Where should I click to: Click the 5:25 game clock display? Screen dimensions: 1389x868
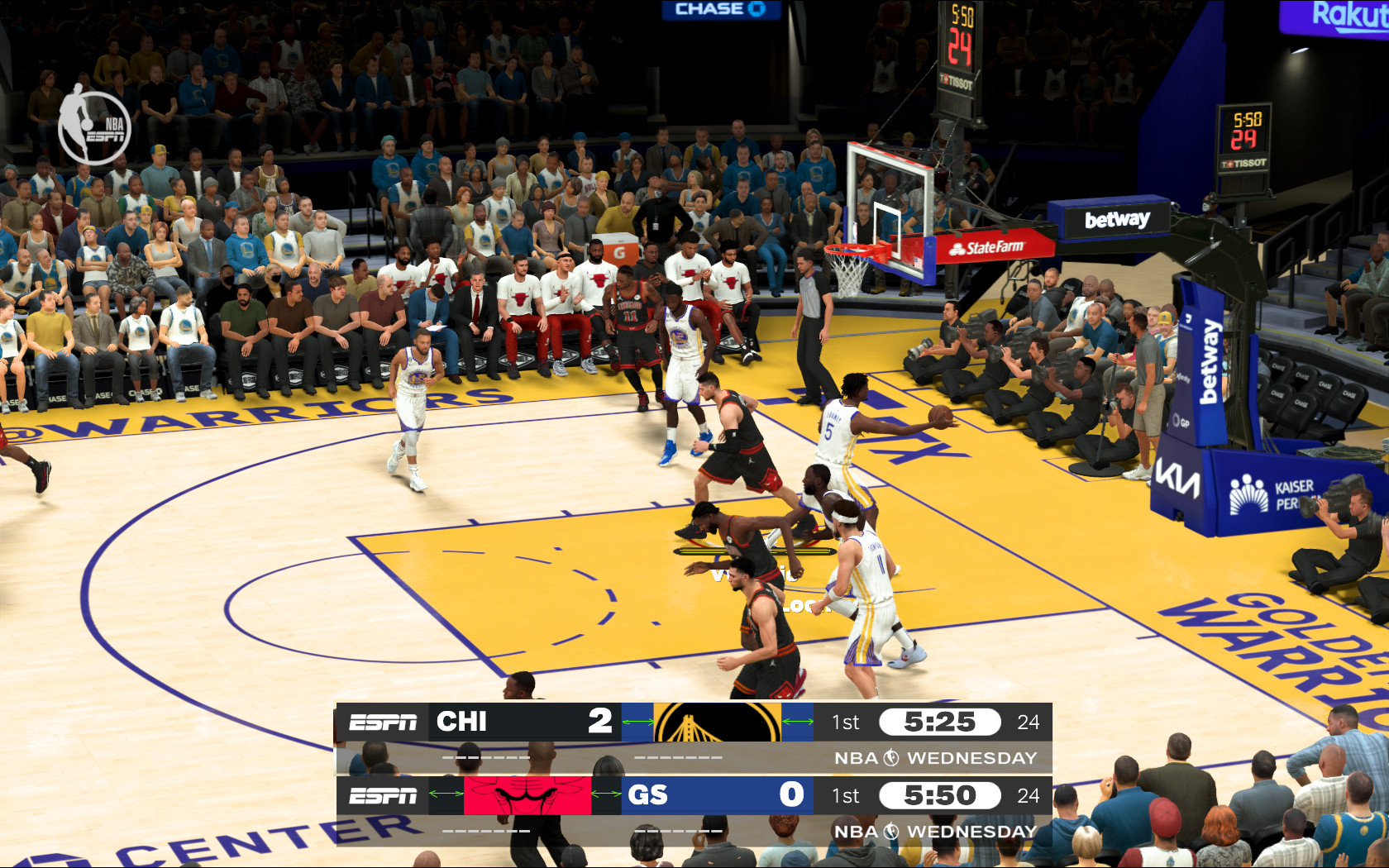[938, 722]
